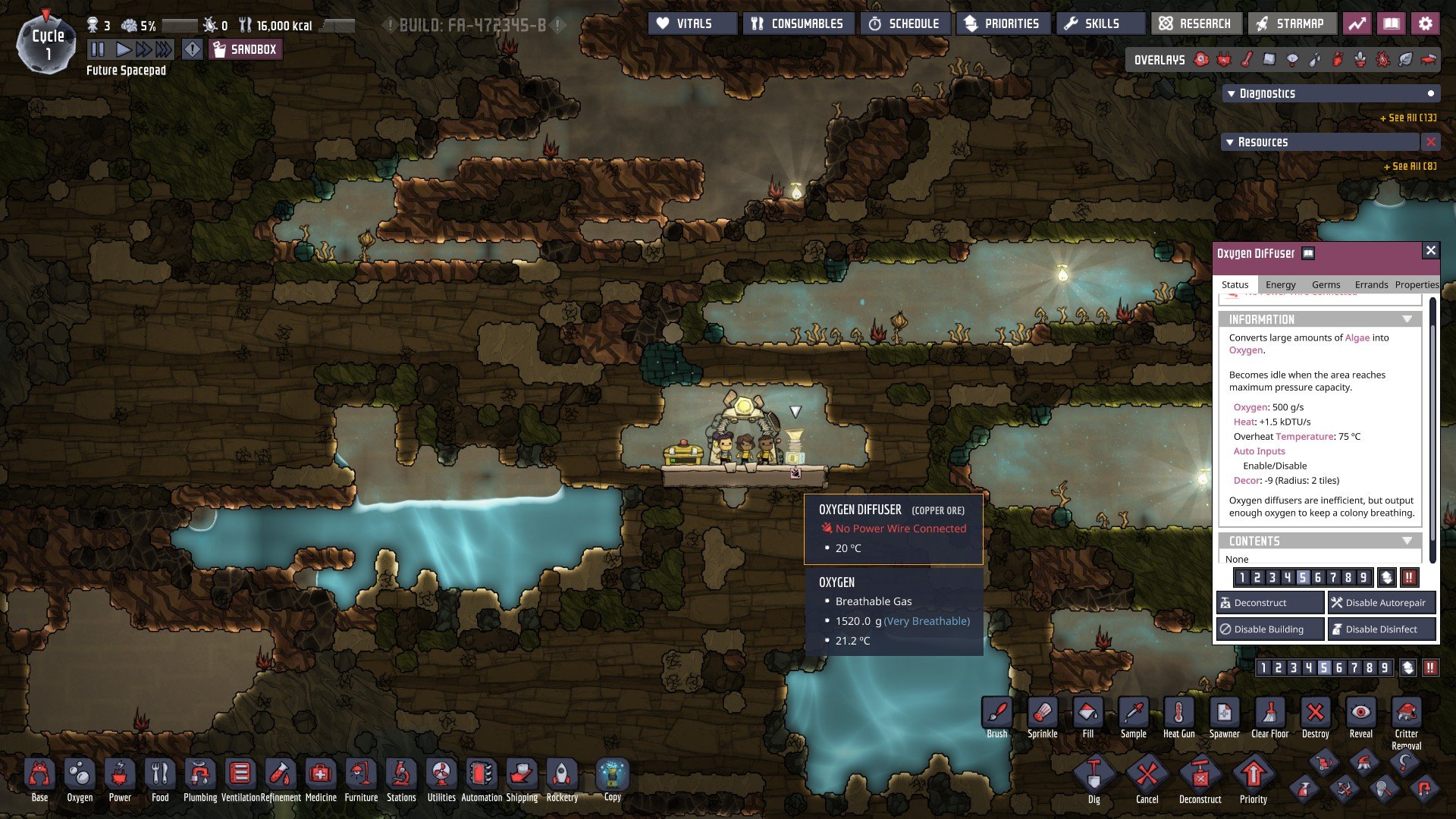
Task: Open the Priorities screen
Action: (1003, 24)
